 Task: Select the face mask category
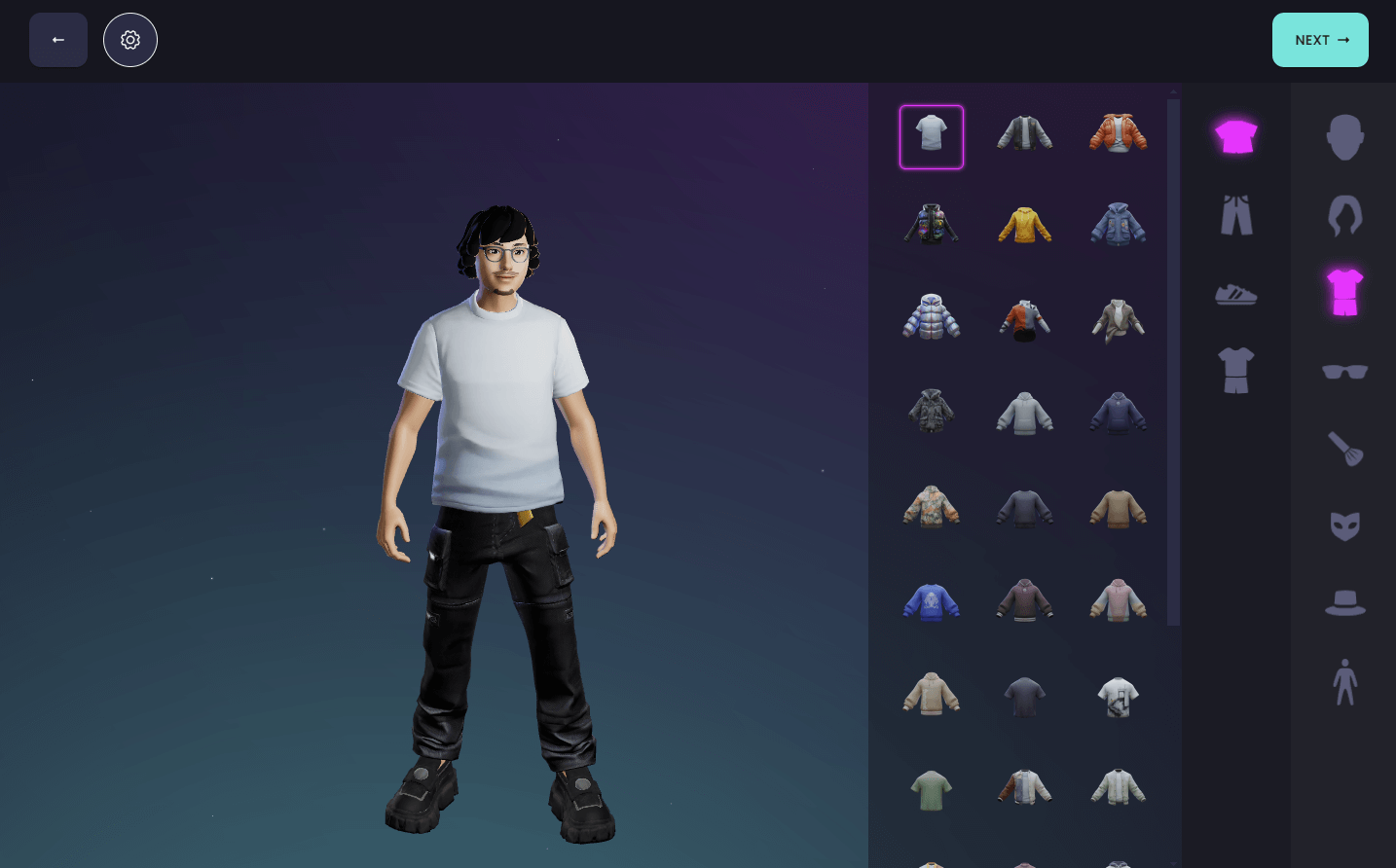1344,526
